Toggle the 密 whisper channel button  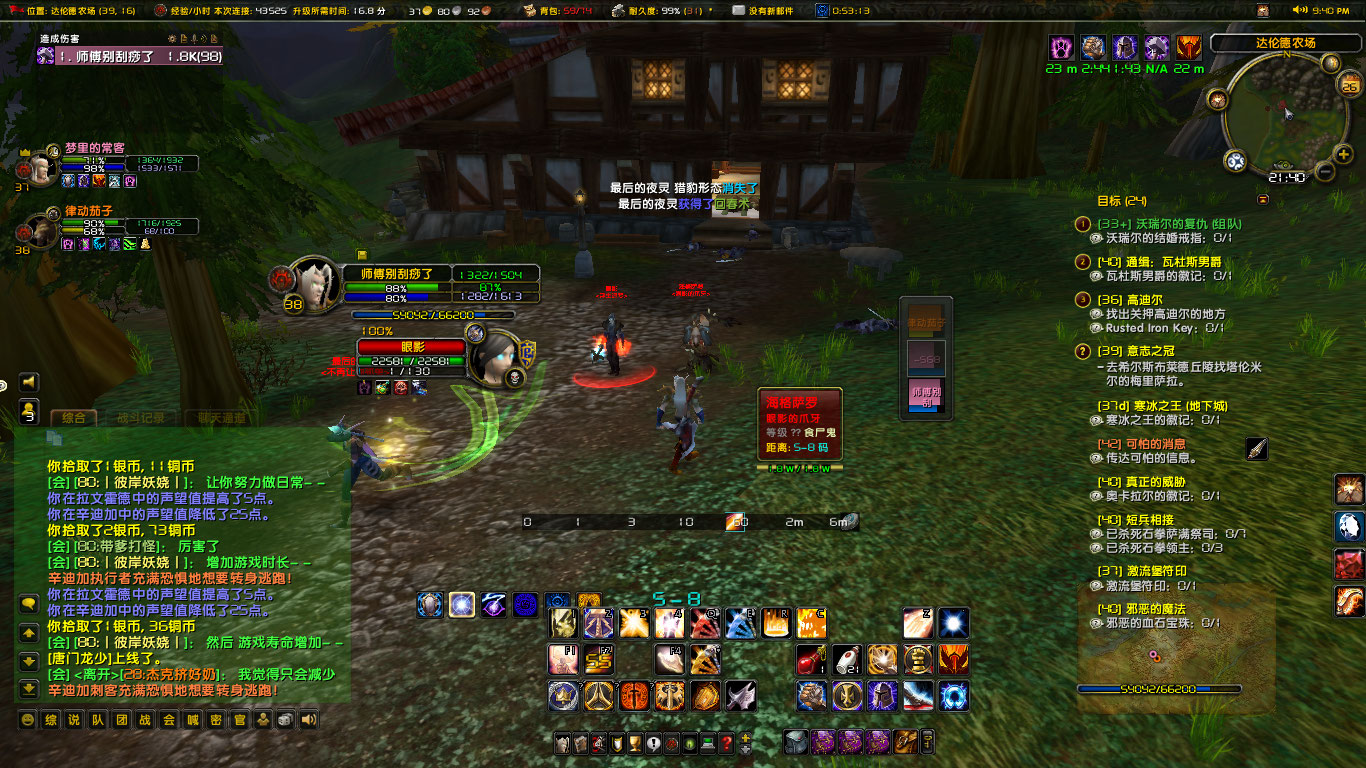pyautogui.click(x=218, y=720)
